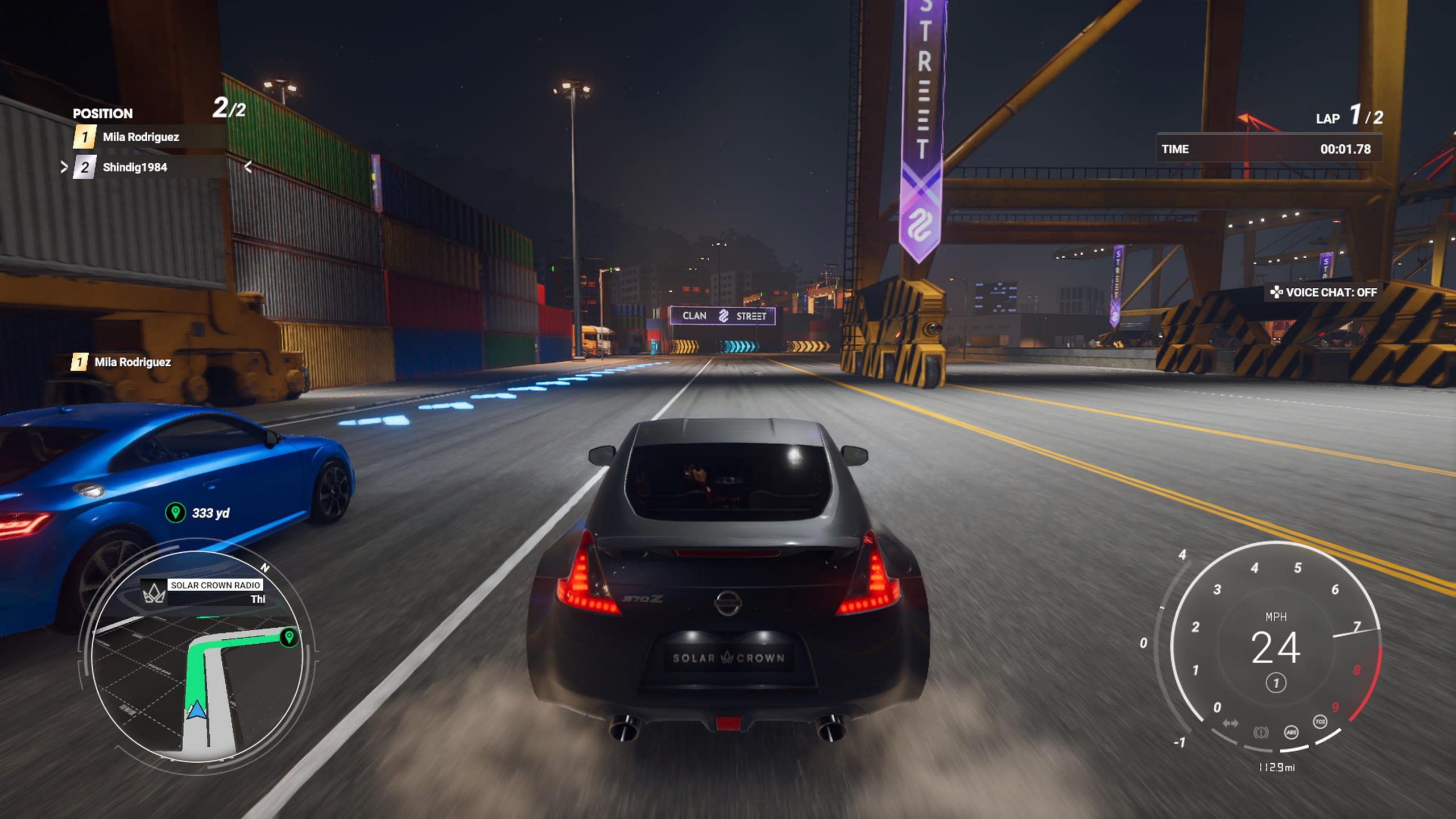Screen dimensions: 1456x819
Task: Click the green waypoint pin beside 333 yd
Action: (175, 512)
